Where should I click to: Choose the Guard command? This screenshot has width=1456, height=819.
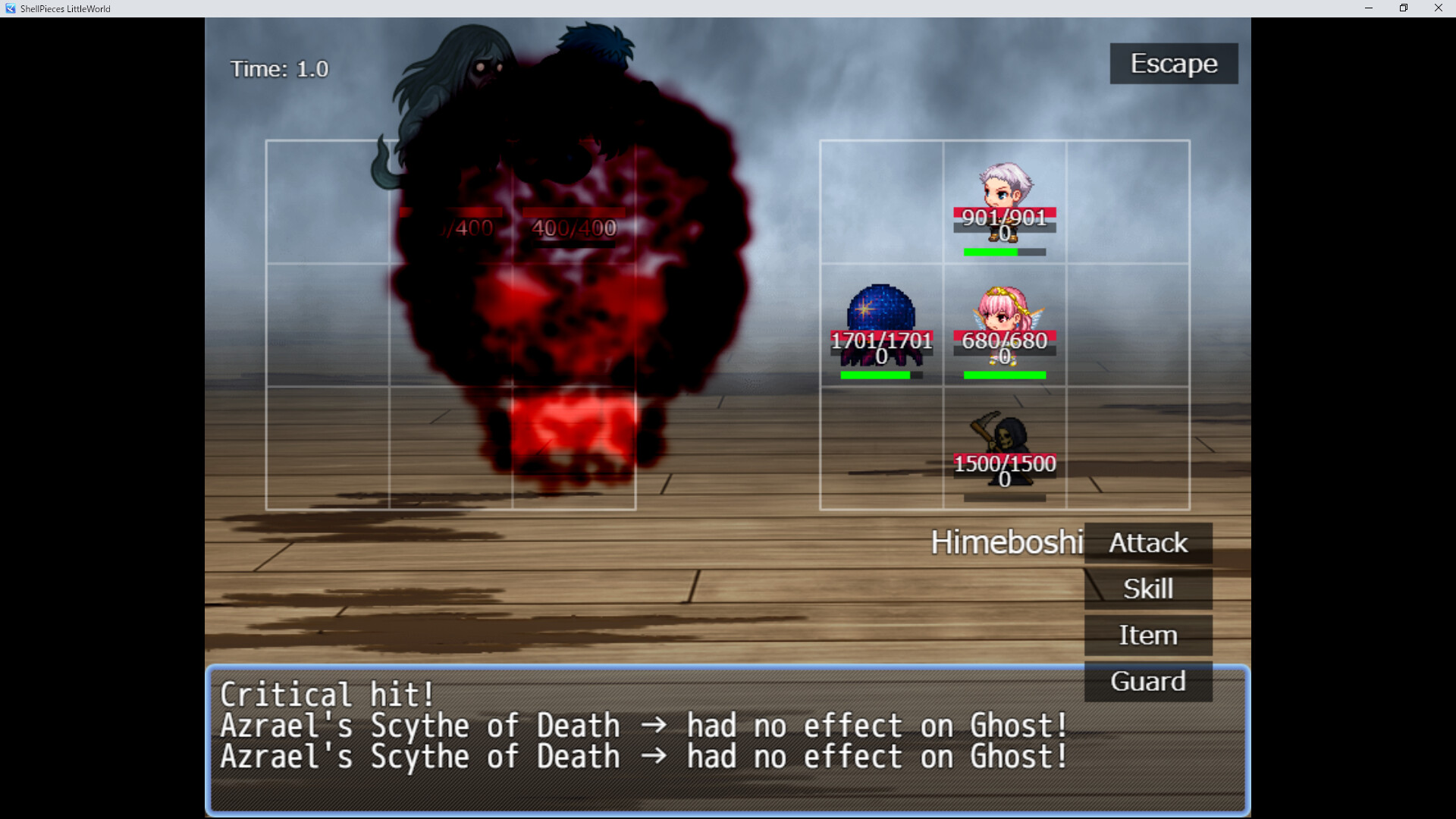click(1147, 681)
